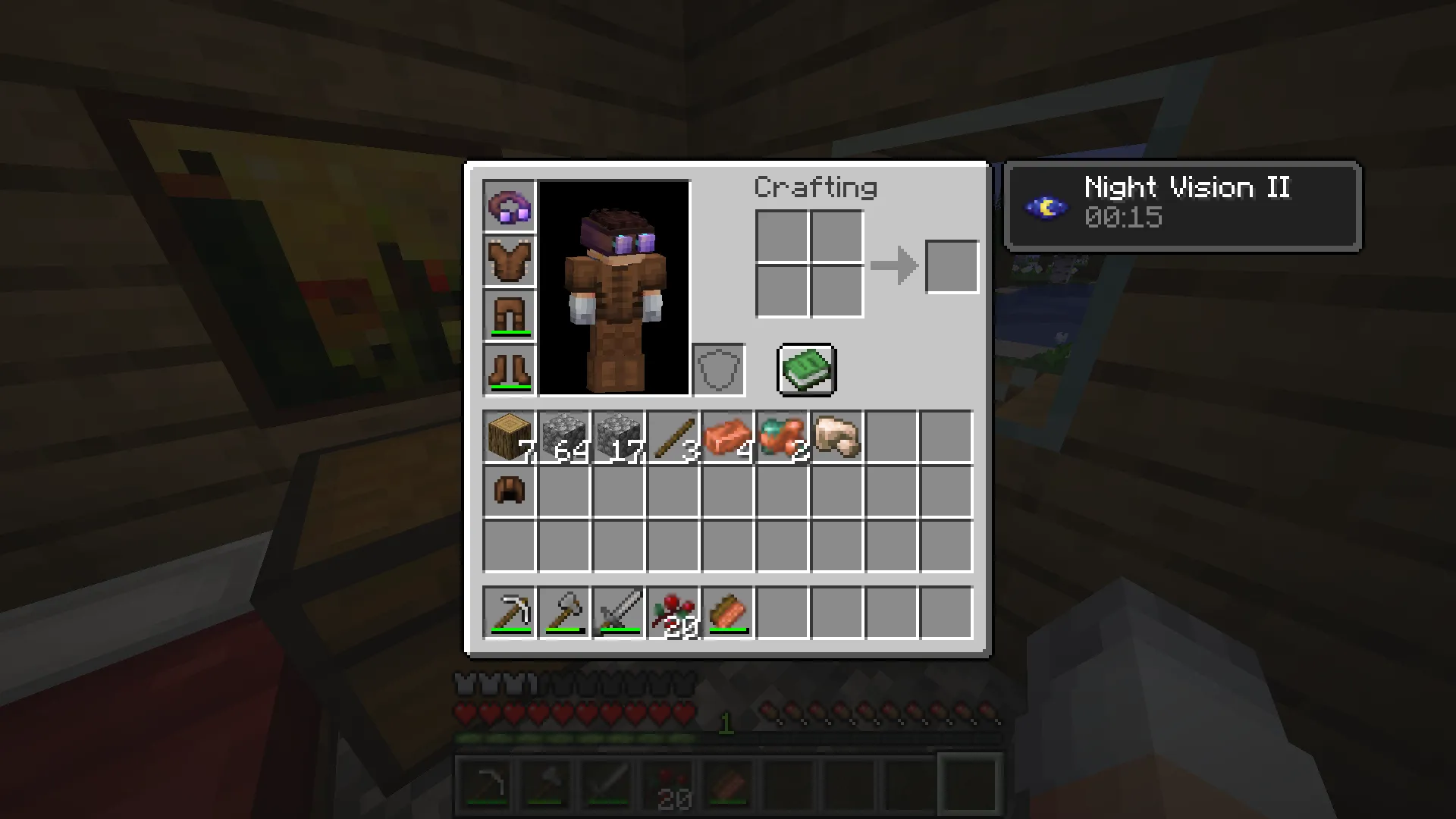
Task: Pick up the copper ingots stack
Action: pyautogui.click(x=727, y=435)
